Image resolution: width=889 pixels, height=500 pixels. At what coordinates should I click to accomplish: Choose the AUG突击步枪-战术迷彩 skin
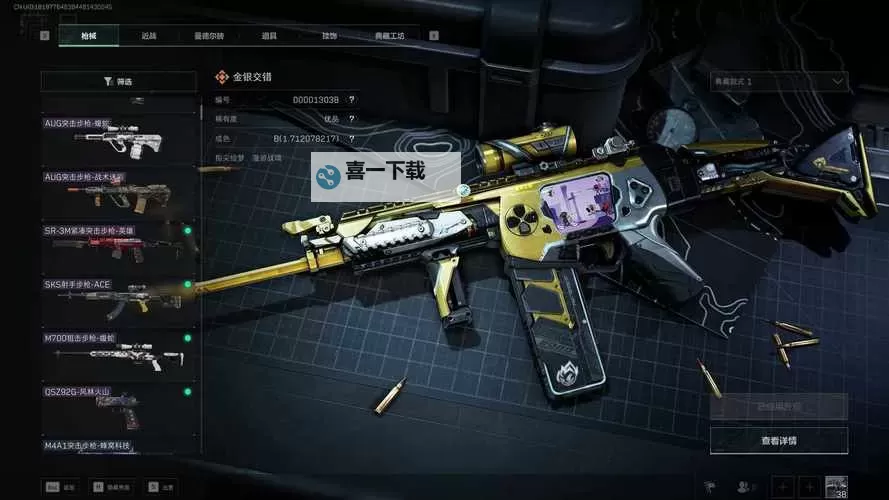pos(118,192)
